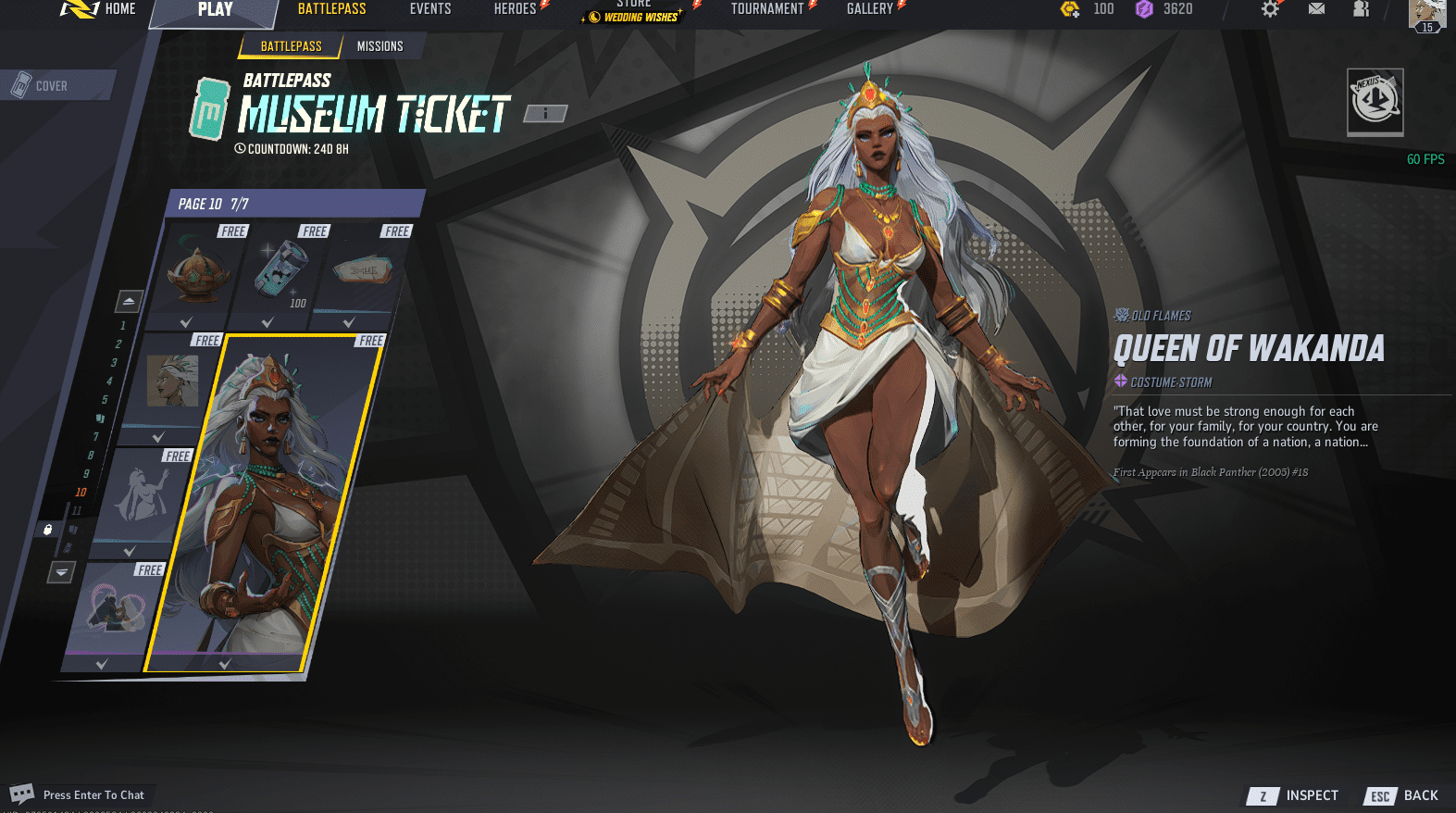Show Museum Ticket info details
The height and width of the screenshot is (813, 1456).
coord(545,114)
